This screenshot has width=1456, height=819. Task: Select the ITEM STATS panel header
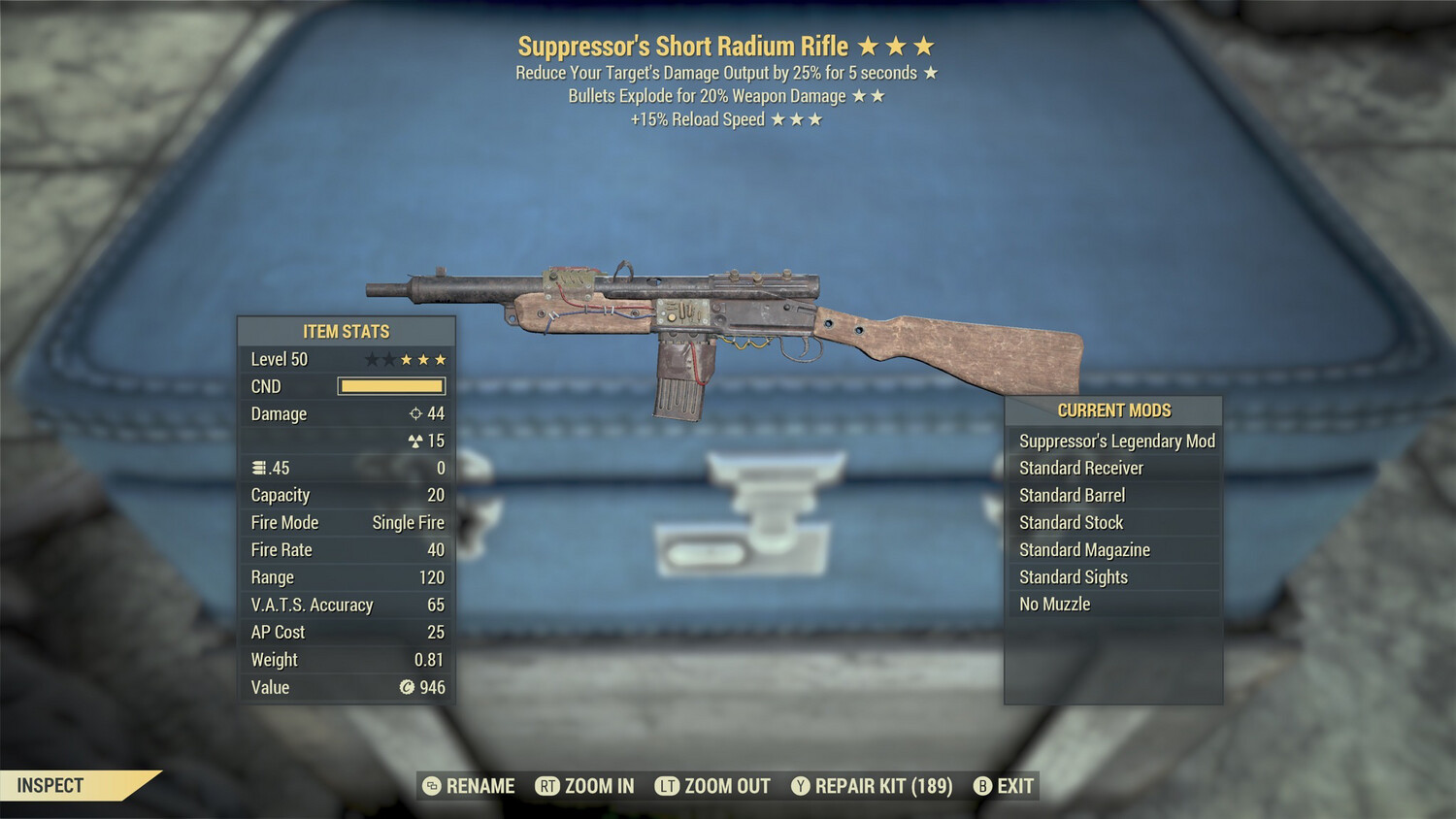click(345, 331)
